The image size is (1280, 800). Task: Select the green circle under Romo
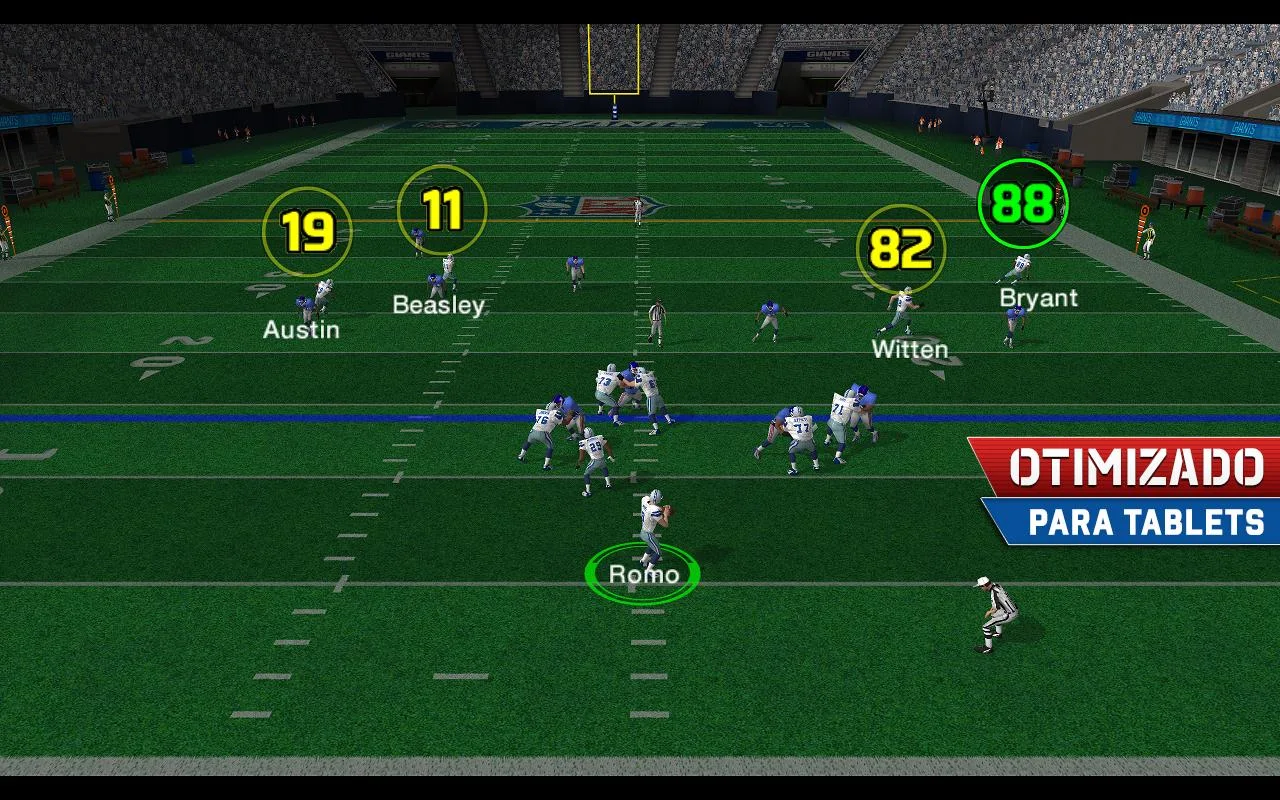click(x=643, y=573)
